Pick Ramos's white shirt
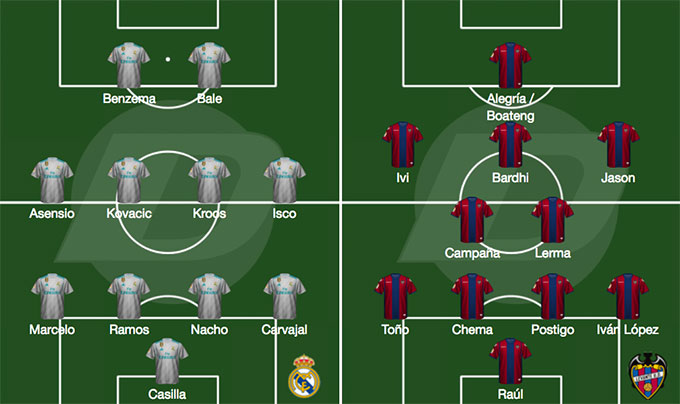Image resolution: width=680 pixels, height=404 pixels. (x=128, y=297)
